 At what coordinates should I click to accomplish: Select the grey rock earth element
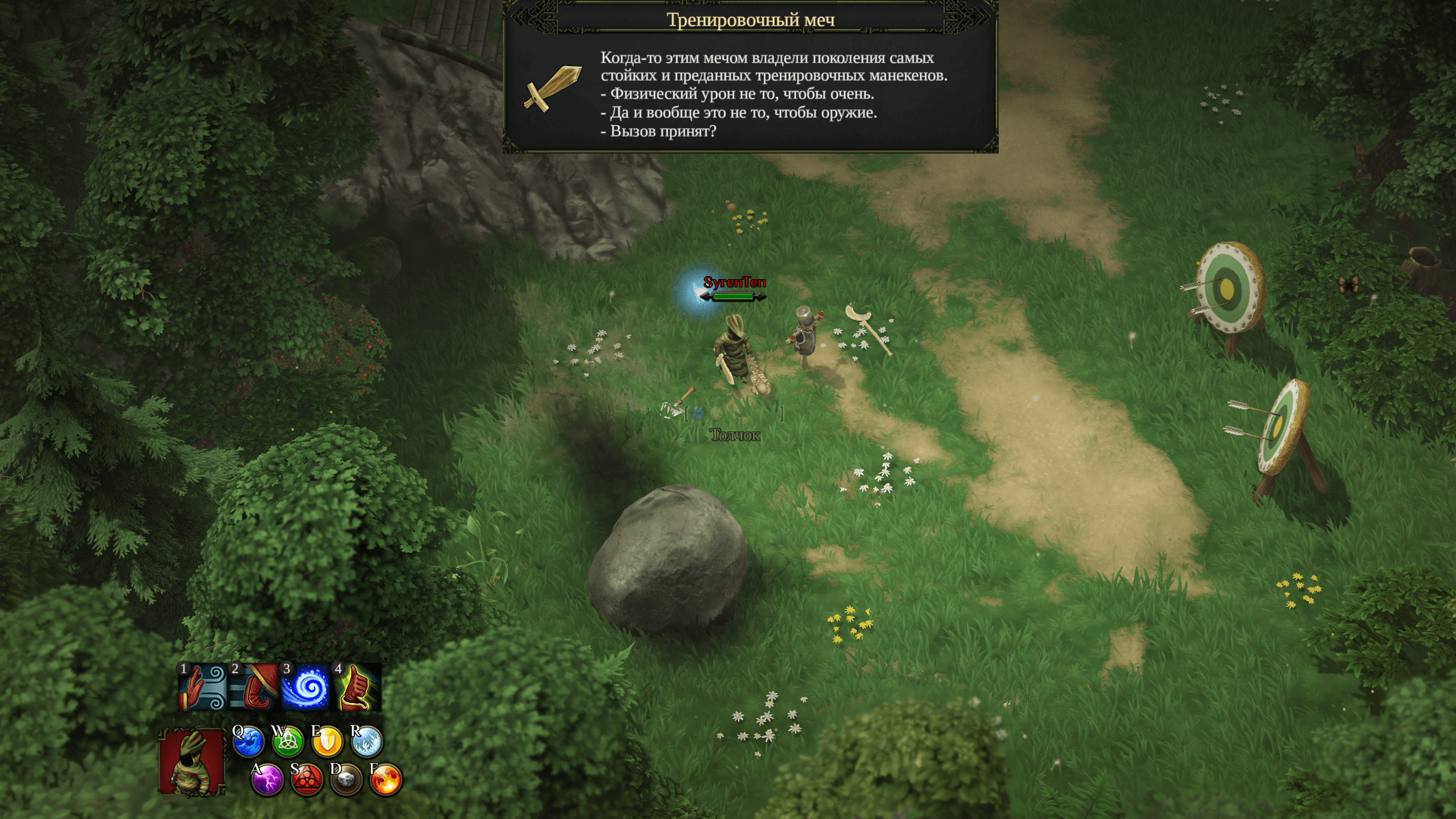[346, 780]
